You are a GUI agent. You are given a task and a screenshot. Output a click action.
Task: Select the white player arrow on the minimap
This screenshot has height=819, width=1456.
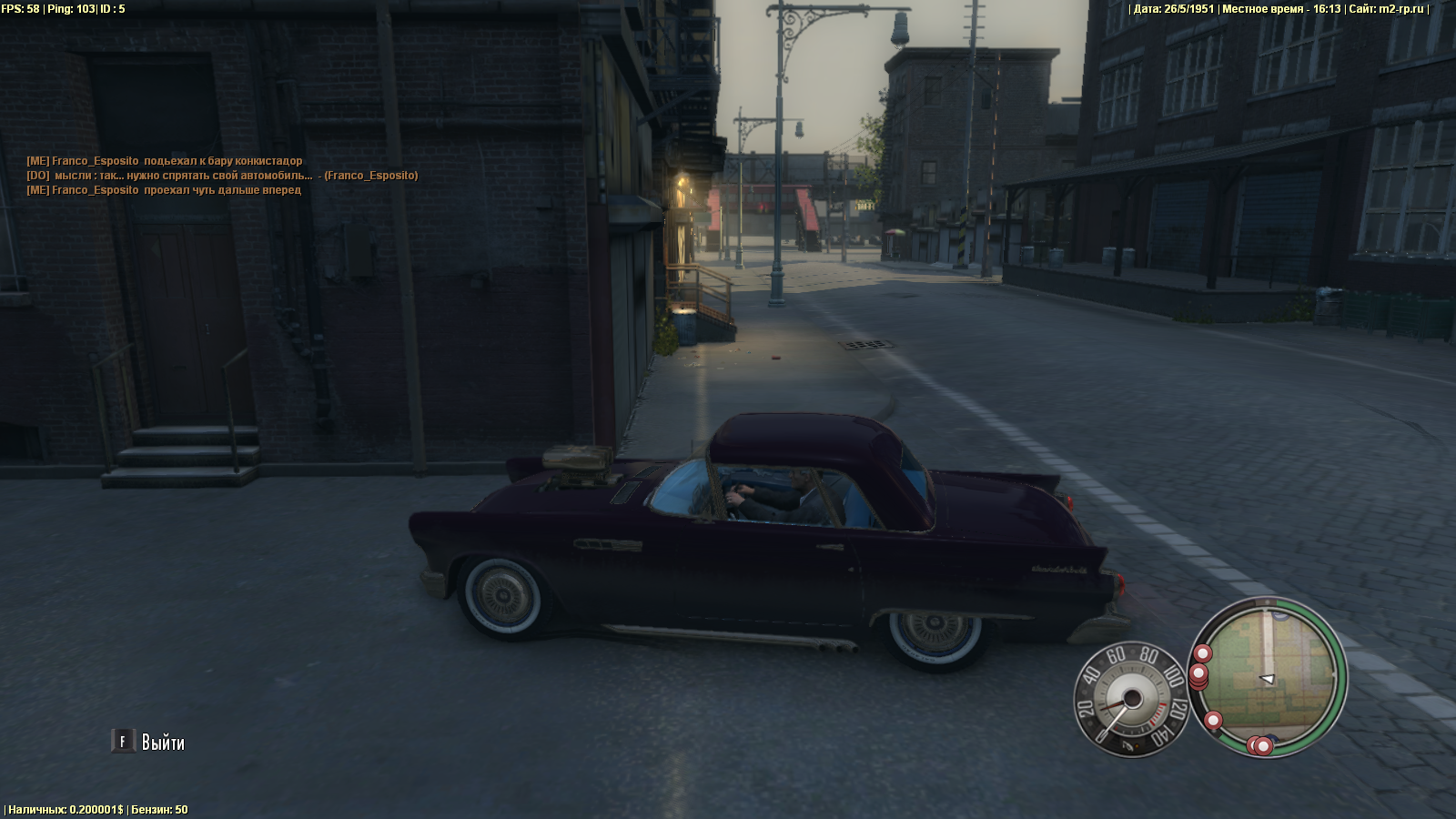[x=1267, y=679]
